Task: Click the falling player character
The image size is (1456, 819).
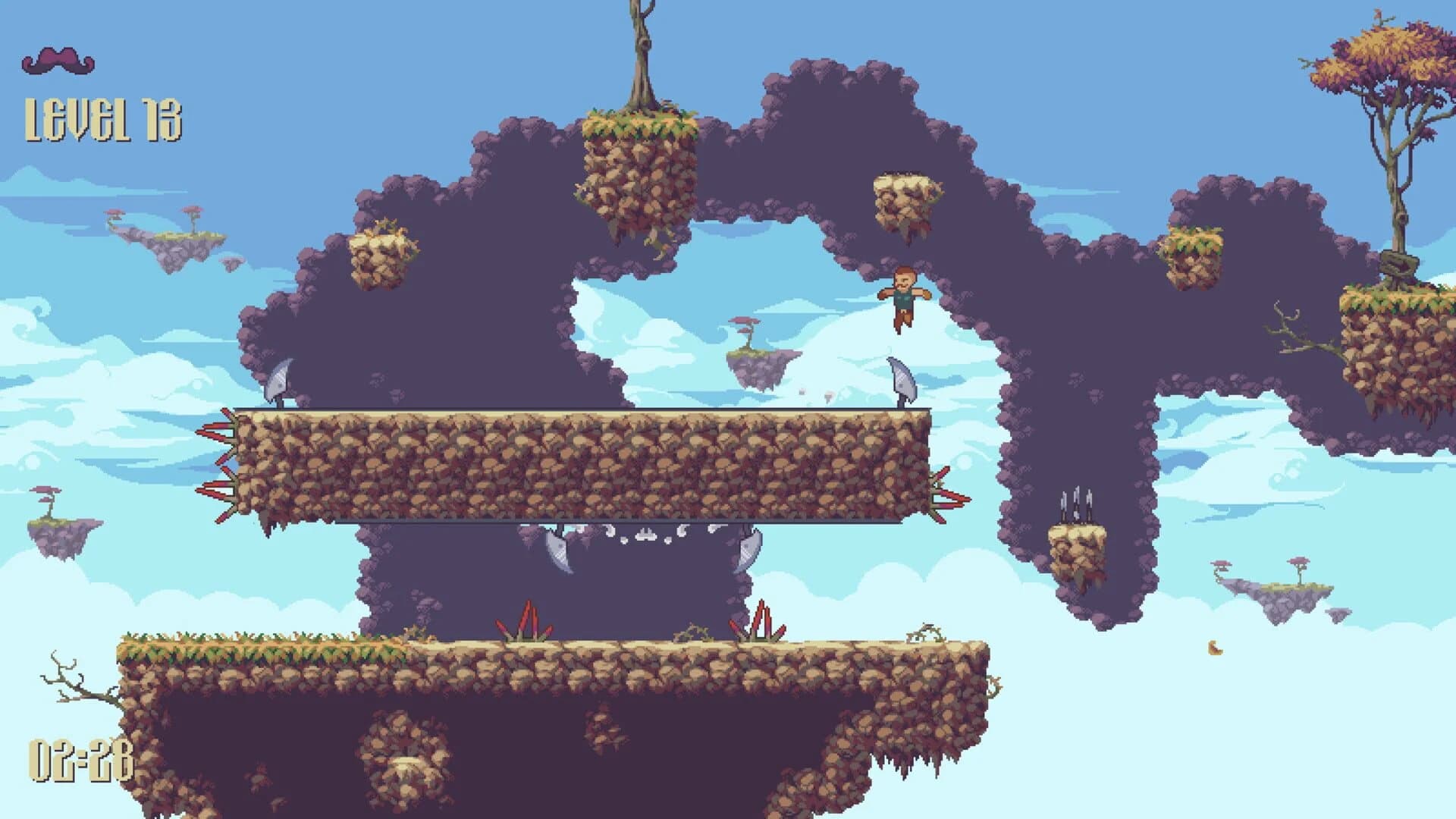Action: [x=904, y=298]
